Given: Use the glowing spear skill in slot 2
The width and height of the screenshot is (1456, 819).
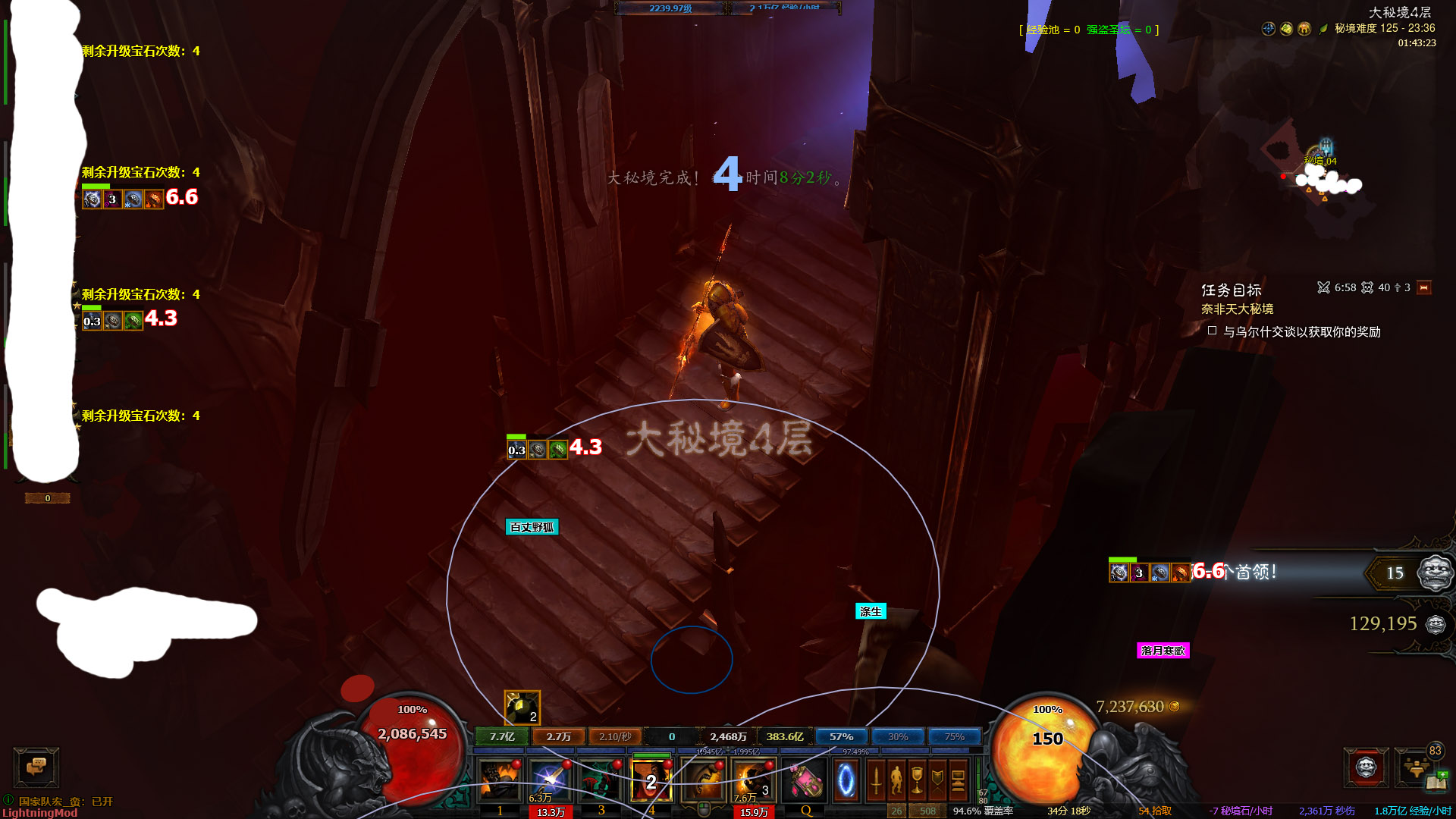Looking at the screenshot, I should click(549, 780).
